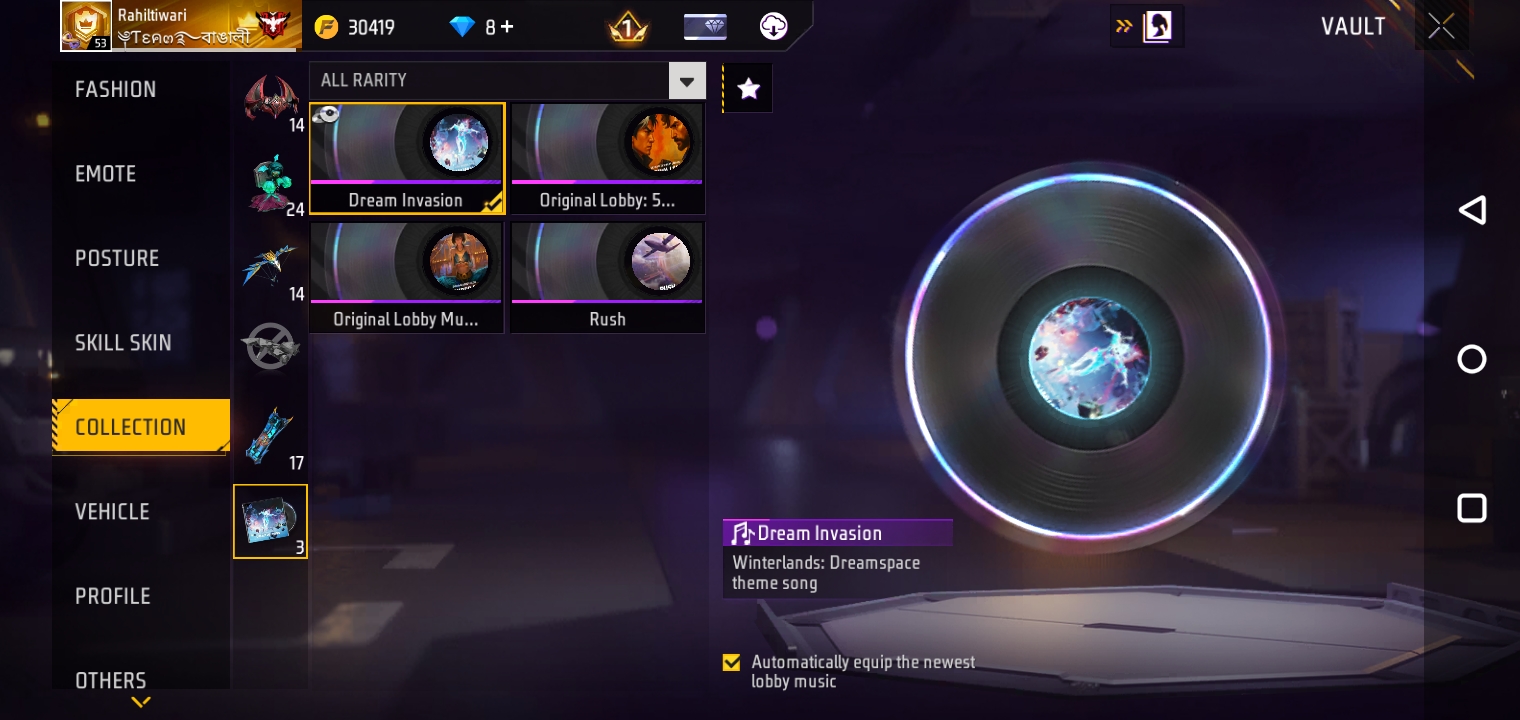Open the VEHICLE menu section

click(x=112, y=511)
